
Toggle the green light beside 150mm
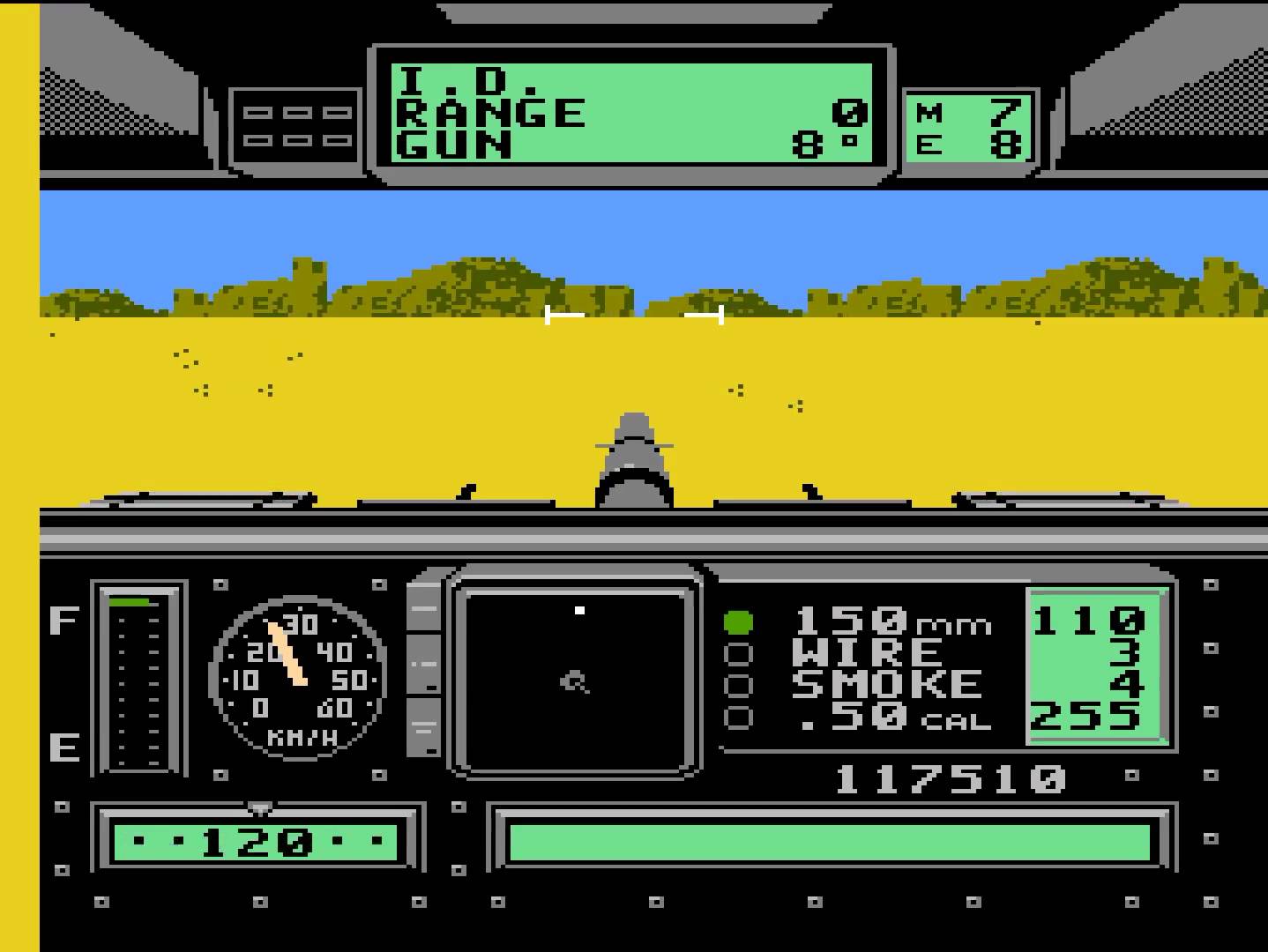[737, 622]
